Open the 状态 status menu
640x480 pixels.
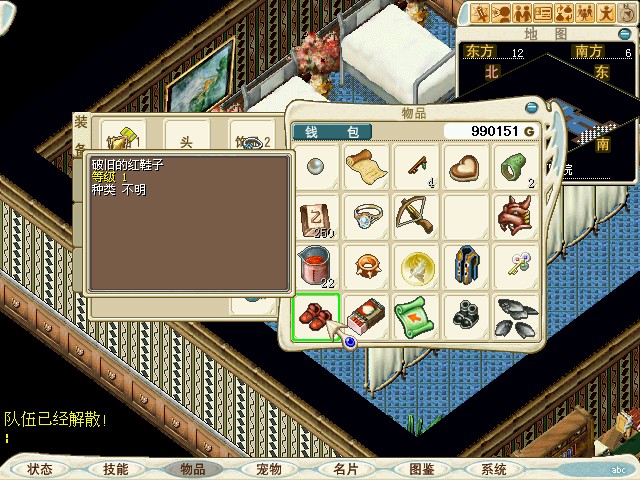[x=40, y=469]
